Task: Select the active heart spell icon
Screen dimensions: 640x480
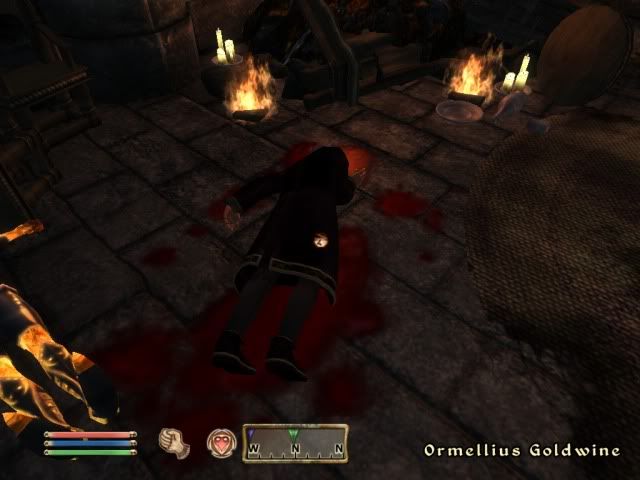Action: (220, 441)
